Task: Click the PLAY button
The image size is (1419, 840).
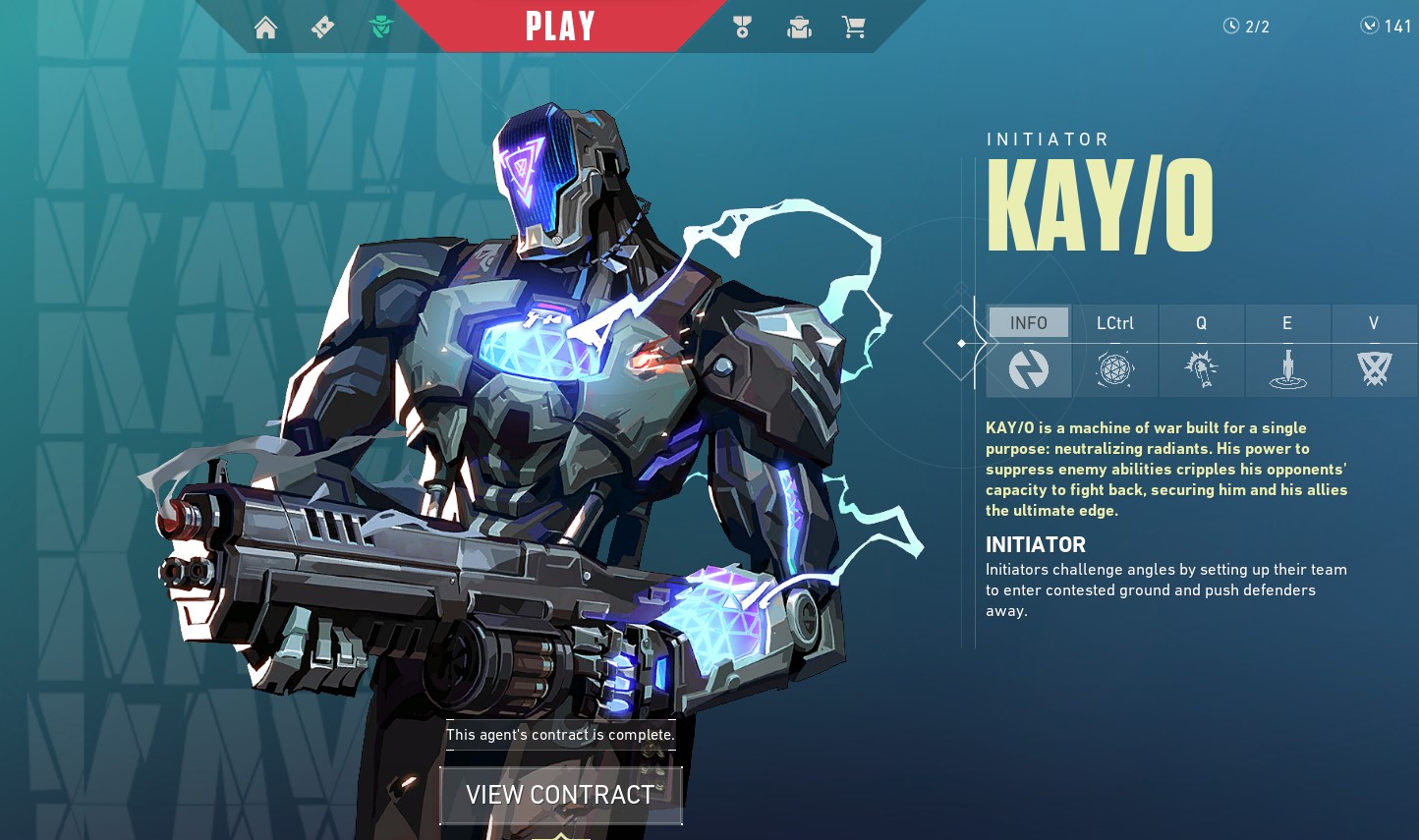Action: (x=560, y=27)
